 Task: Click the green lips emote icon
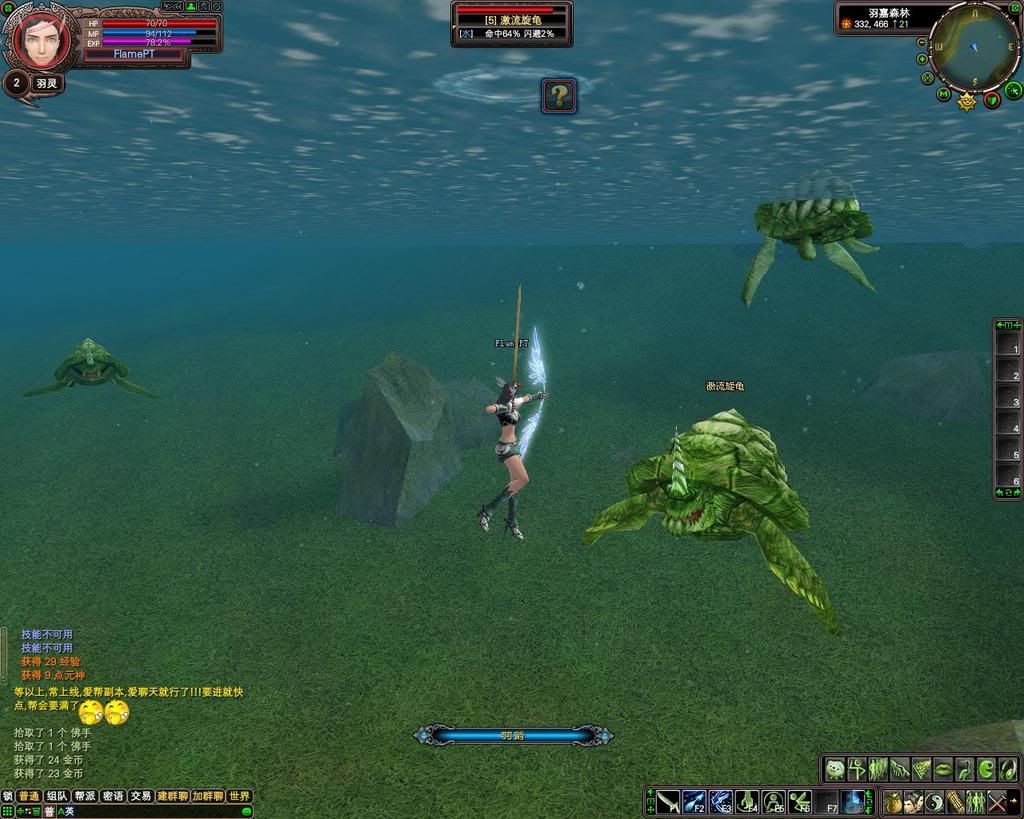(942, 769)
